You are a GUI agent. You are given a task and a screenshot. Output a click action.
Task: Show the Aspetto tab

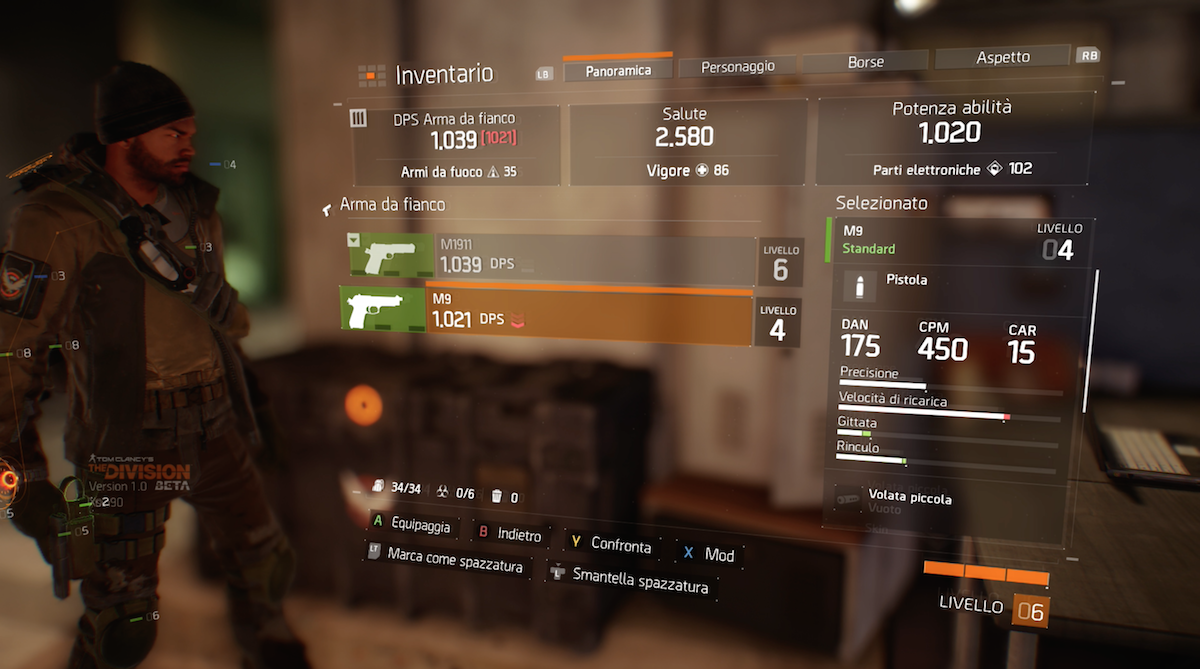click(1002, 57)
